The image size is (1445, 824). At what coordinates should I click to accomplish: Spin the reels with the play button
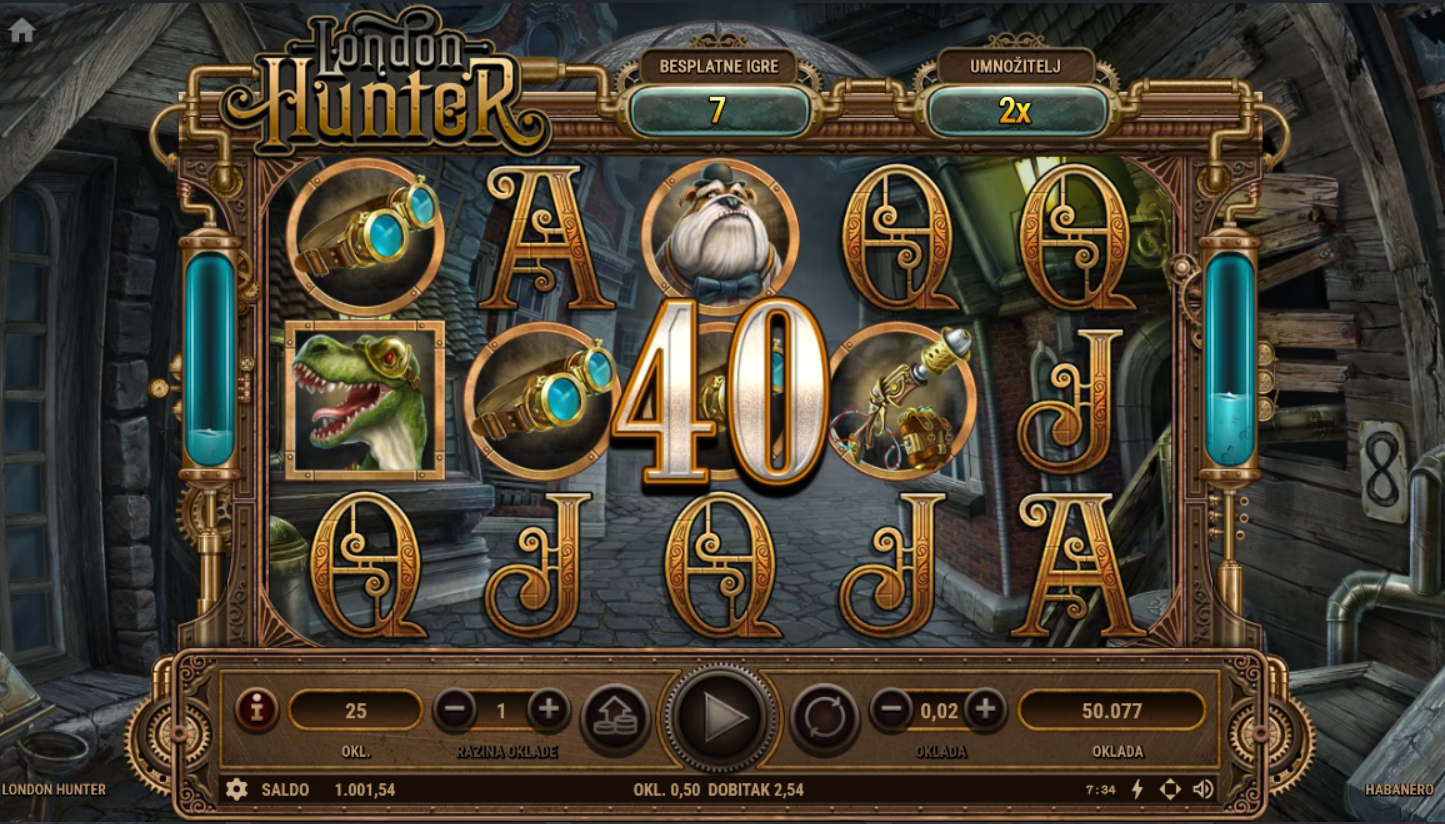point(723,716)
